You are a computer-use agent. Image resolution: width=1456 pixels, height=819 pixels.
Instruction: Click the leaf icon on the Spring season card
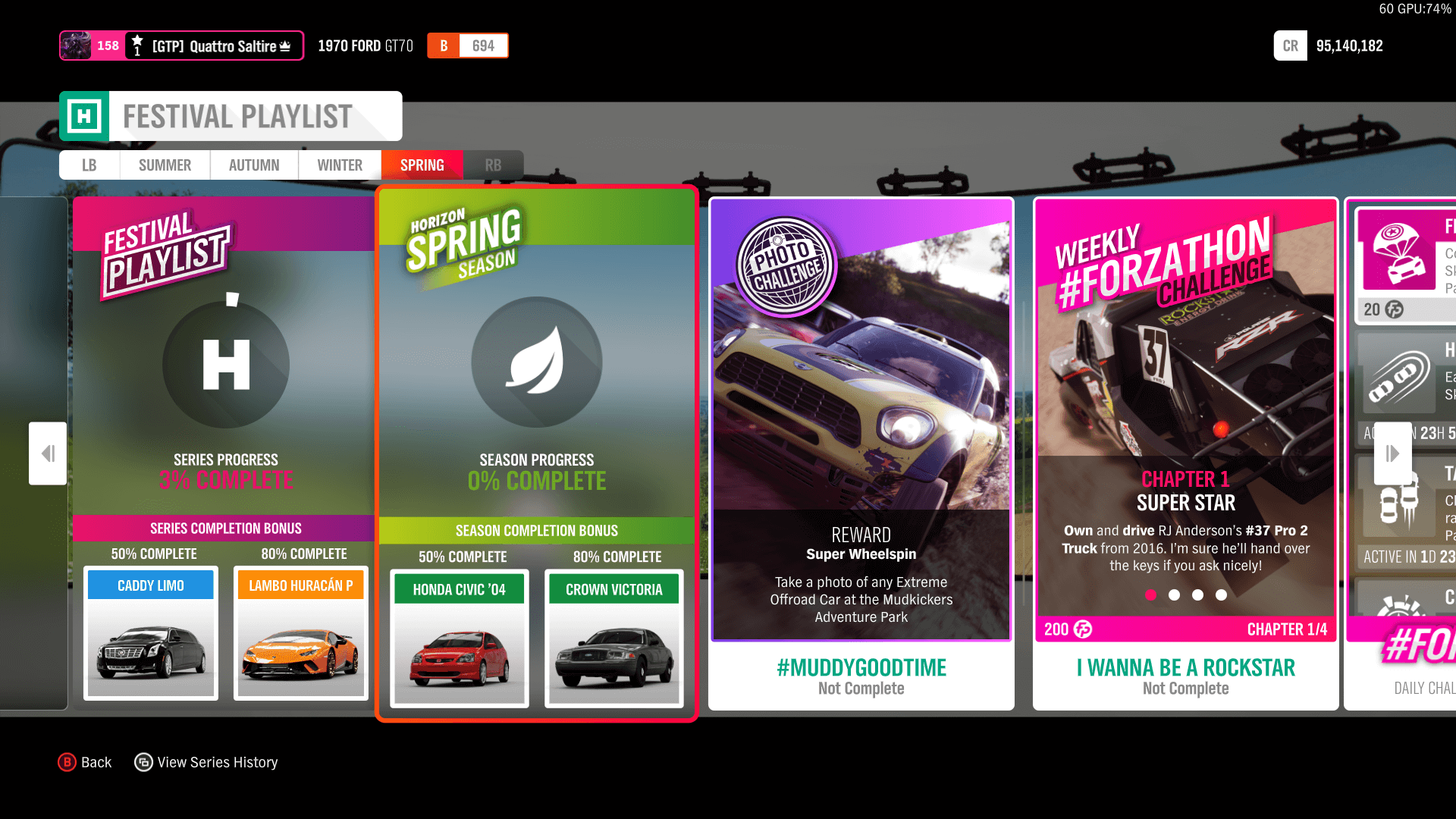point(536,362)
